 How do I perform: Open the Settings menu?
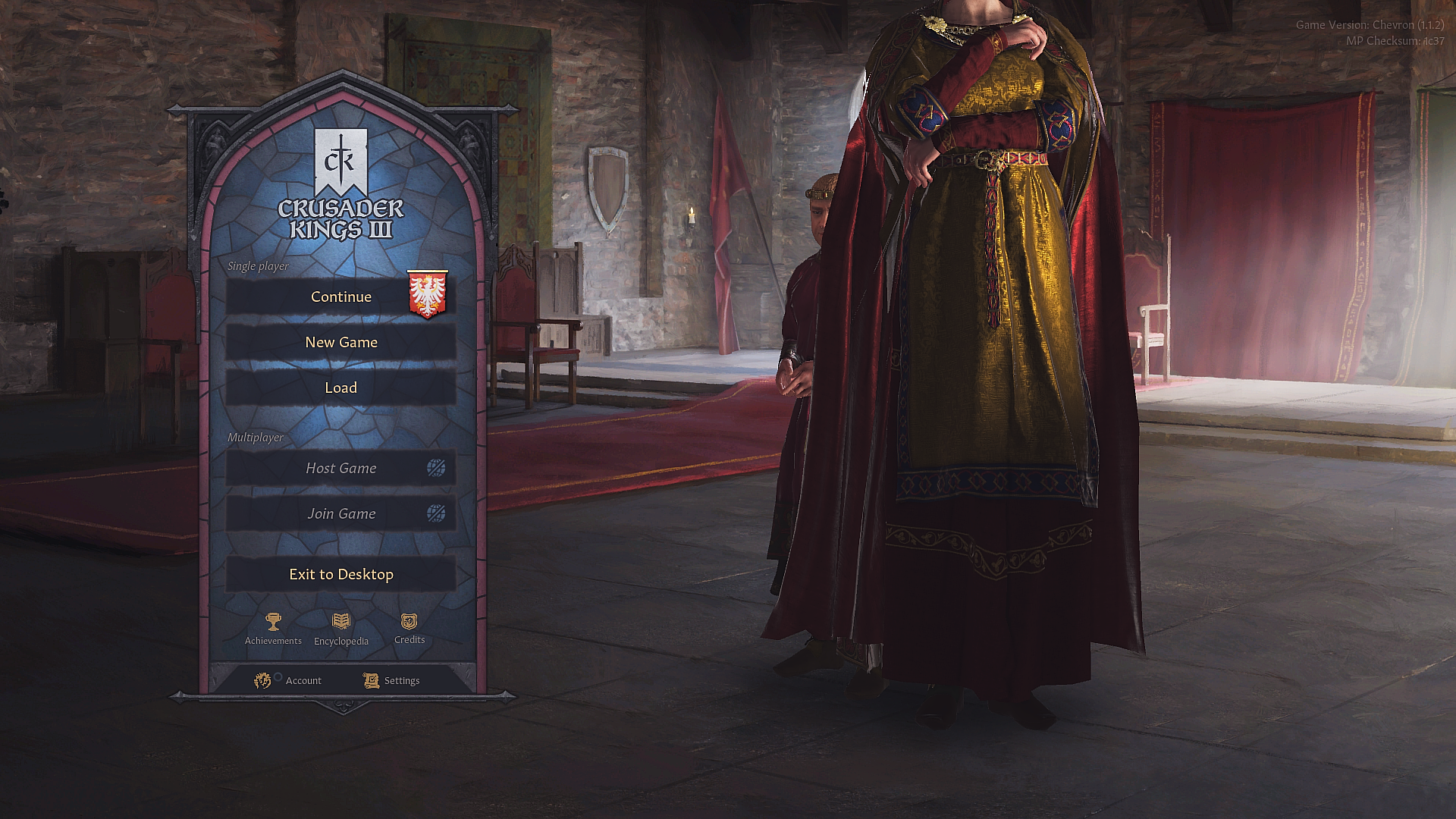[x=401, y=680]
